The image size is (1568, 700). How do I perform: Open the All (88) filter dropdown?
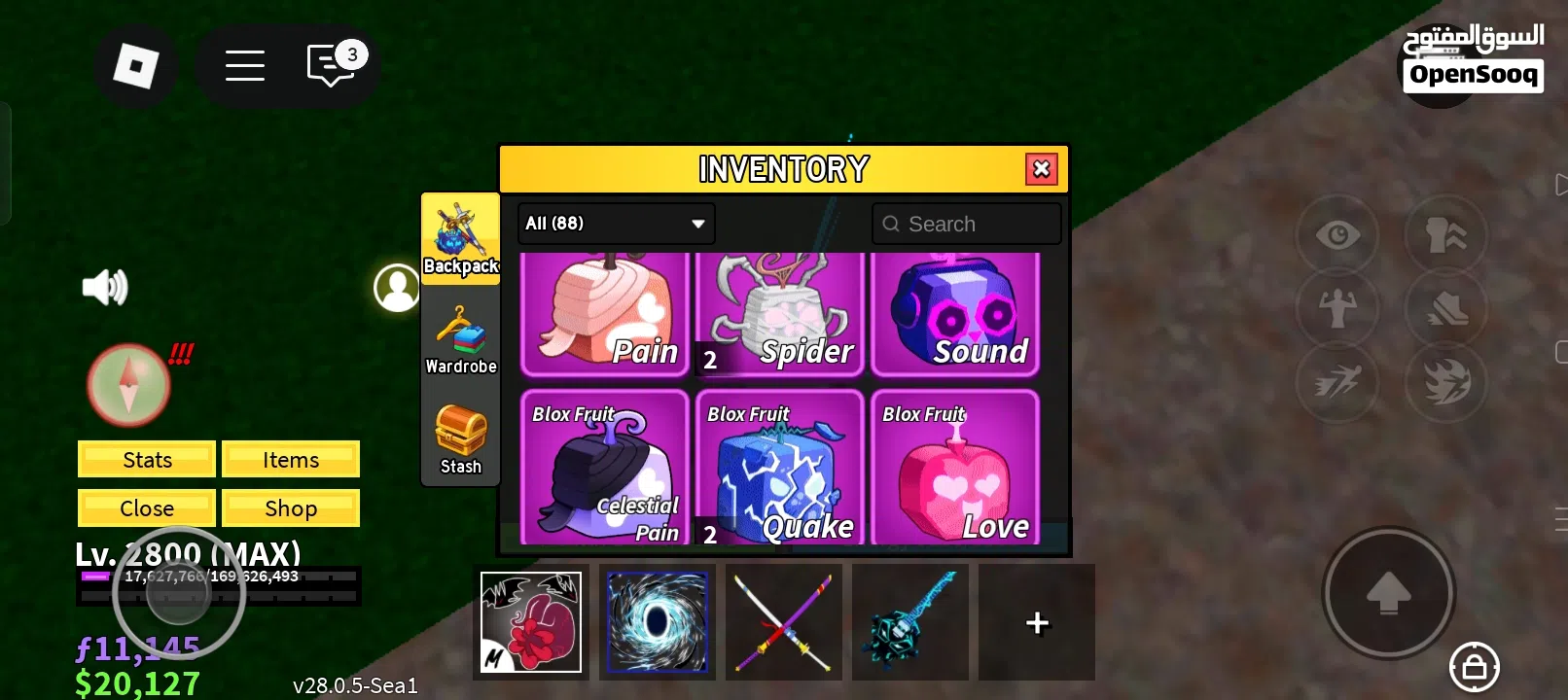tap(615, 224)
